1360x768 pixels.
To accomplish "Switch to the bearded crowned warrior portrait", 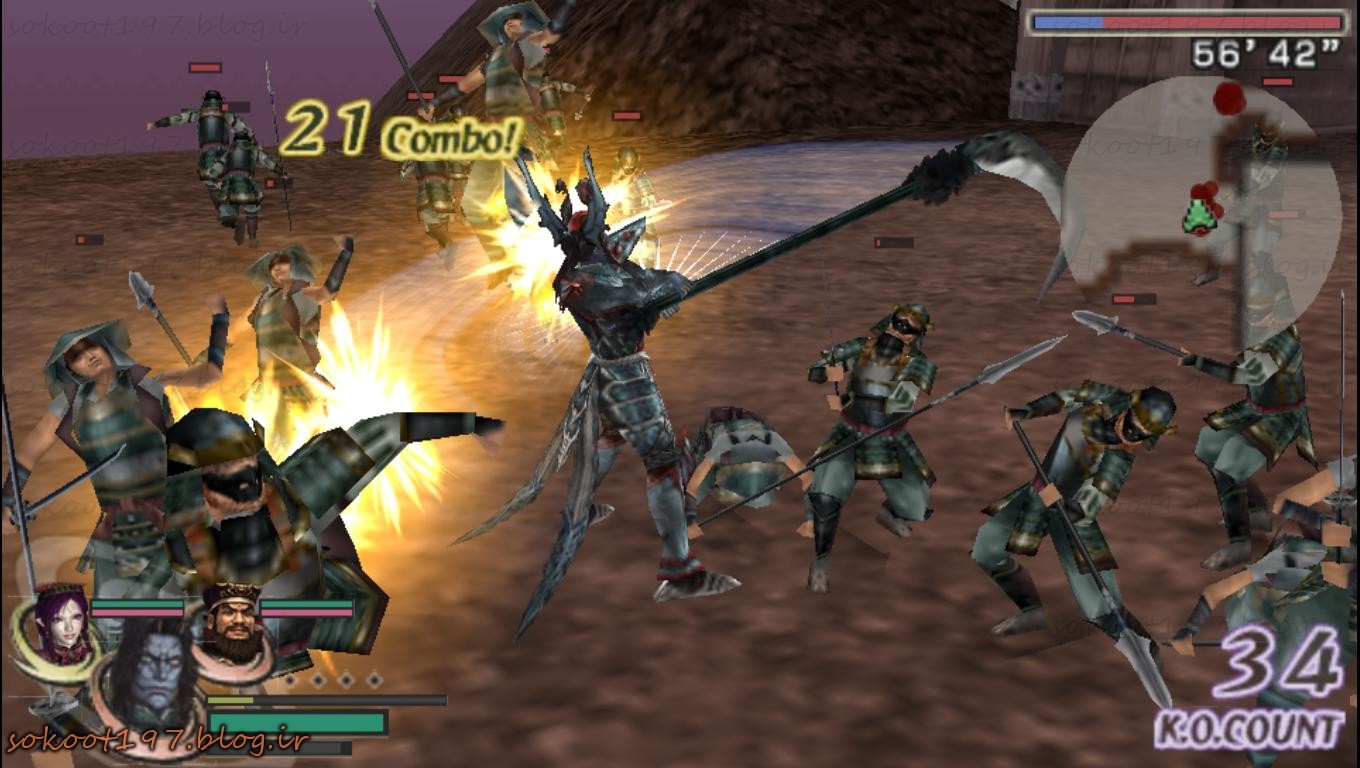I will point(231,622).
